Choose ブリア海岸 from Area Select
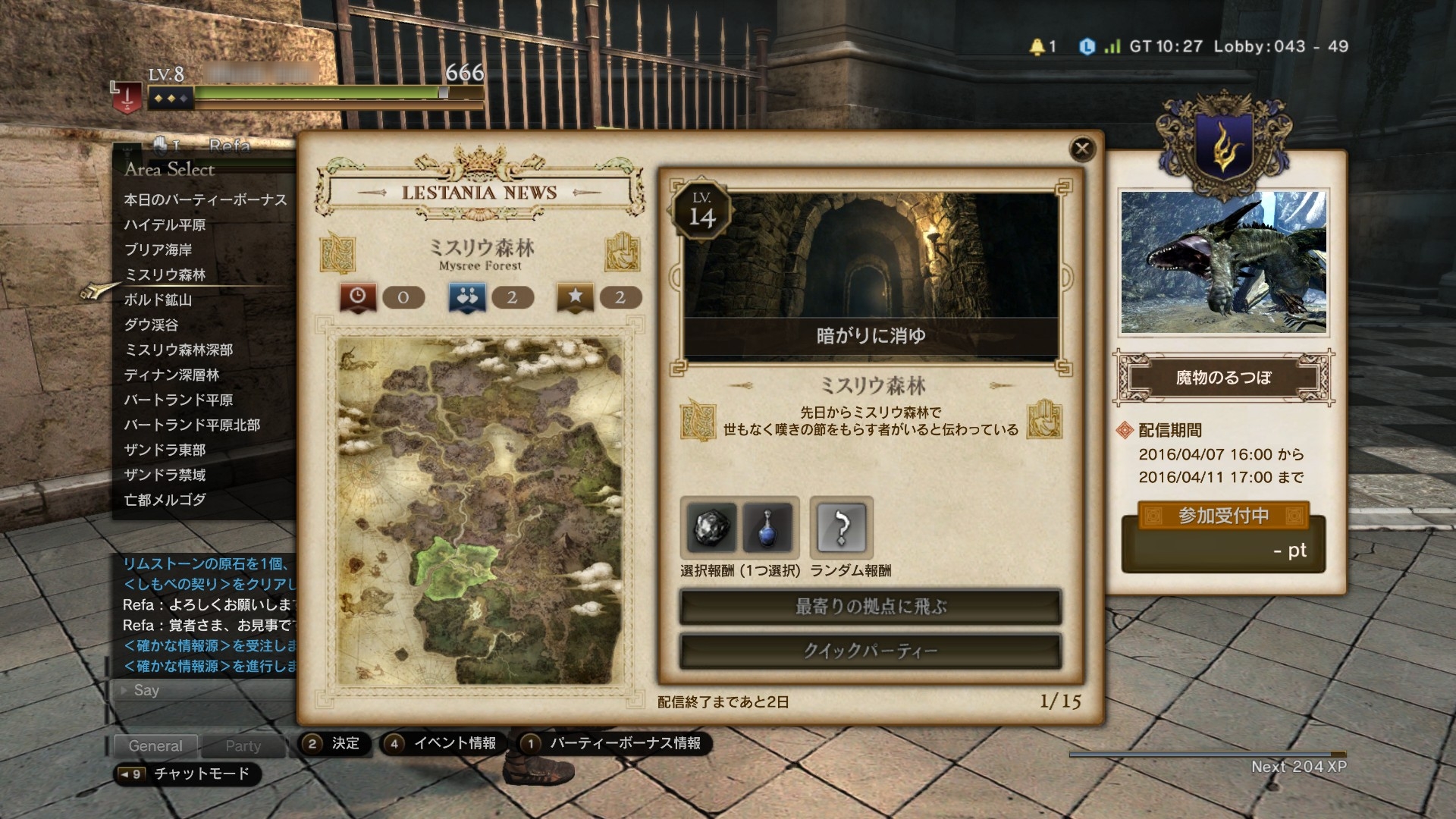Viewport: 1456px width, 819px height. coord(158,250)
